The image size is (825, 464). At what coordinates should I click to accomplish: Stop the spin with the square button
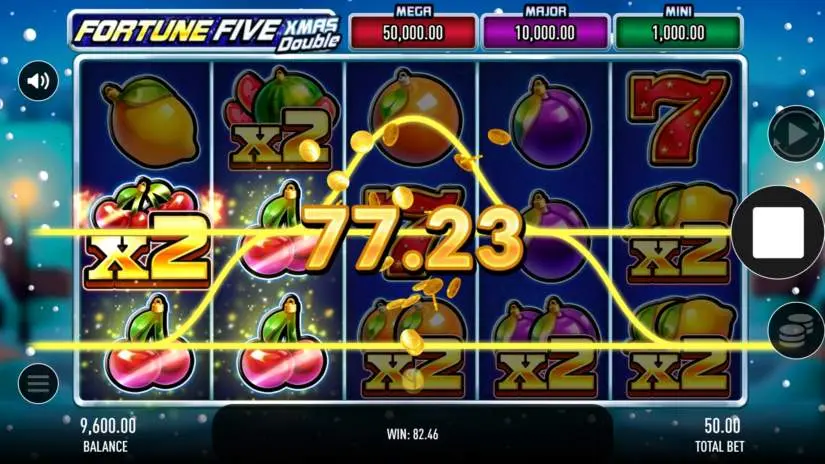click(778, 231)
